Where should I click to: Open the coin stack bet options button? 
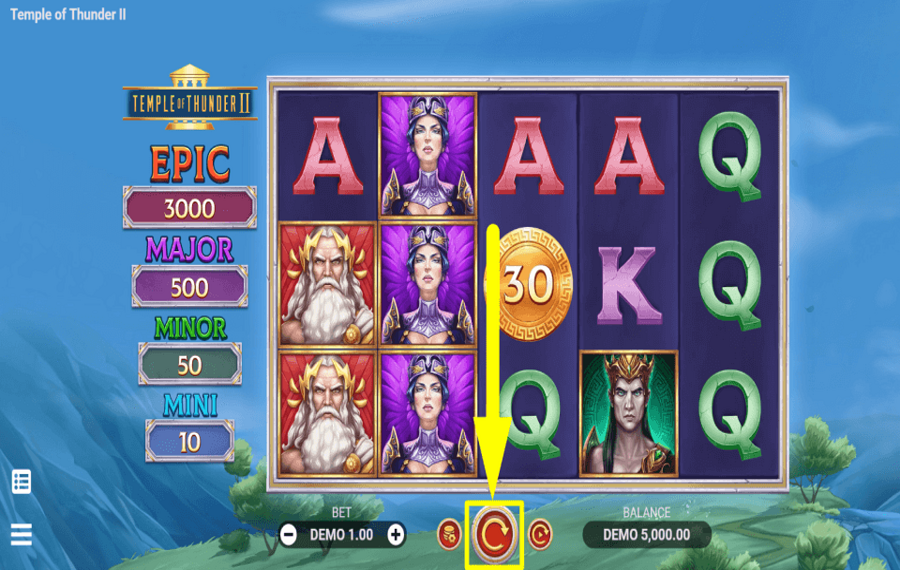coord(449,535)
